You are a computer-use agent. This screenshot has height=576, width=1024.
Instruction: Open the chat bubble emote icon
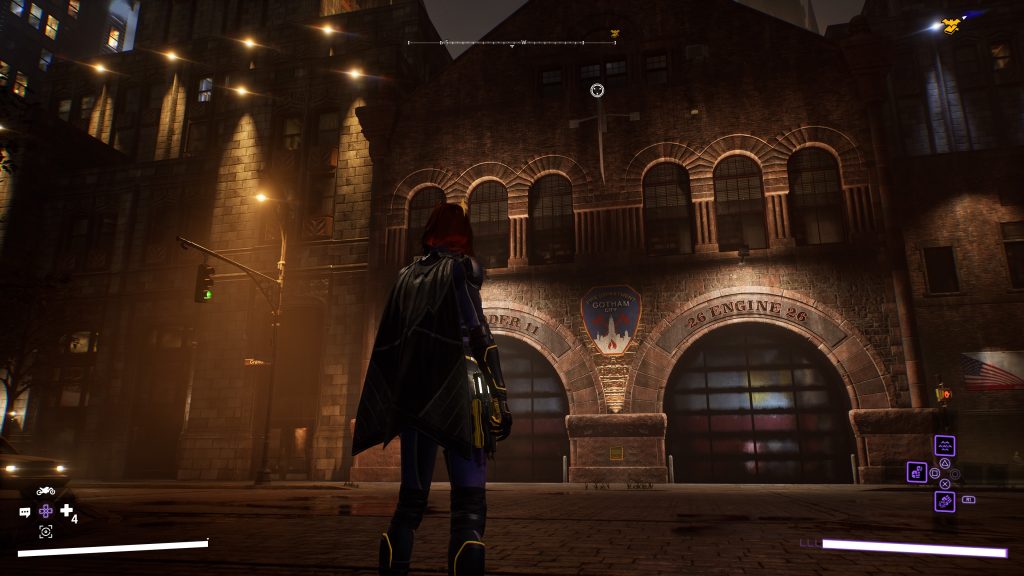click(x=25, y=512)
